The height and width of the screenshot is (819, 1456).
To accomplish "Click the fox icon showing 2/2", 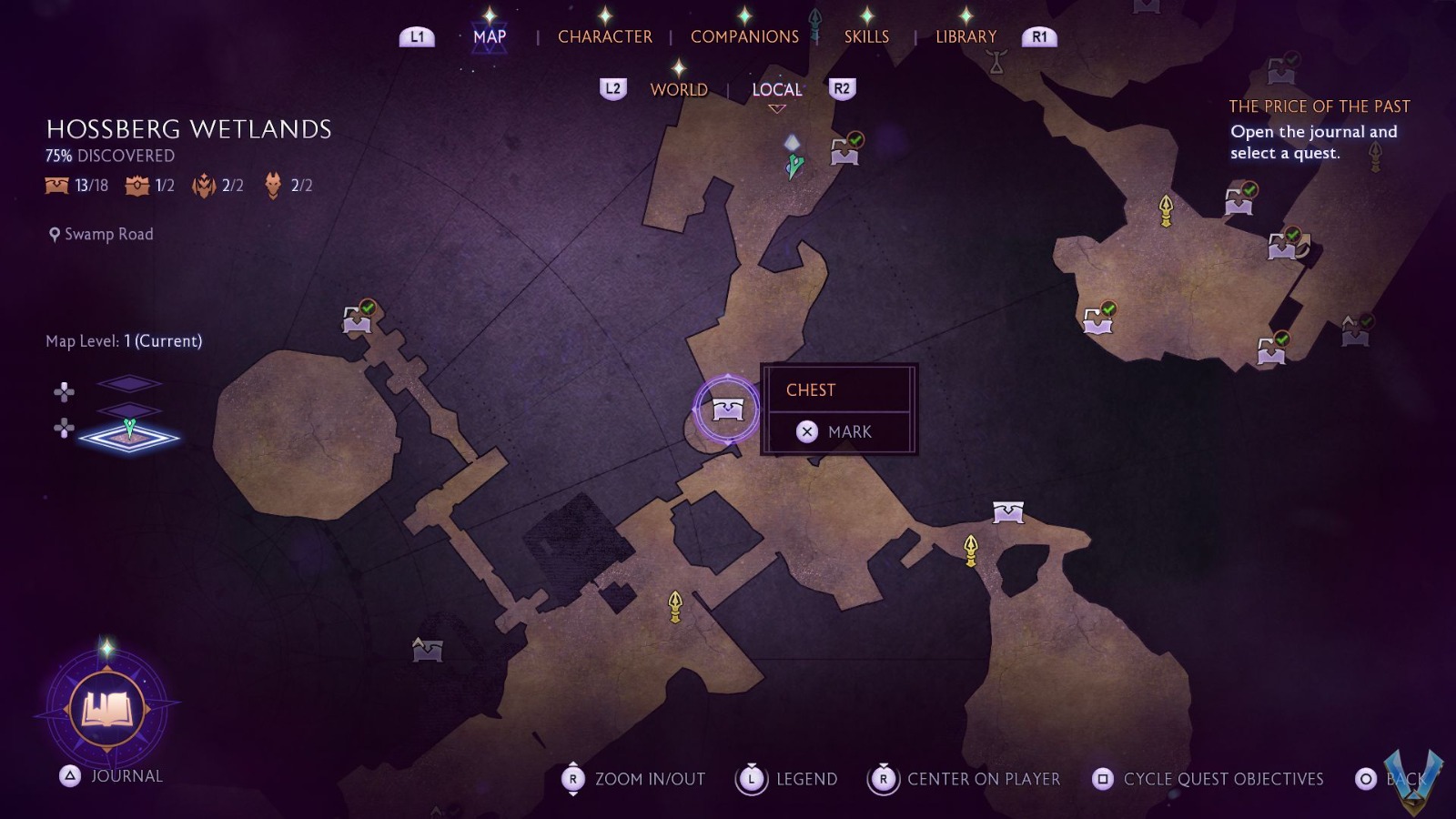I will 271,185.
